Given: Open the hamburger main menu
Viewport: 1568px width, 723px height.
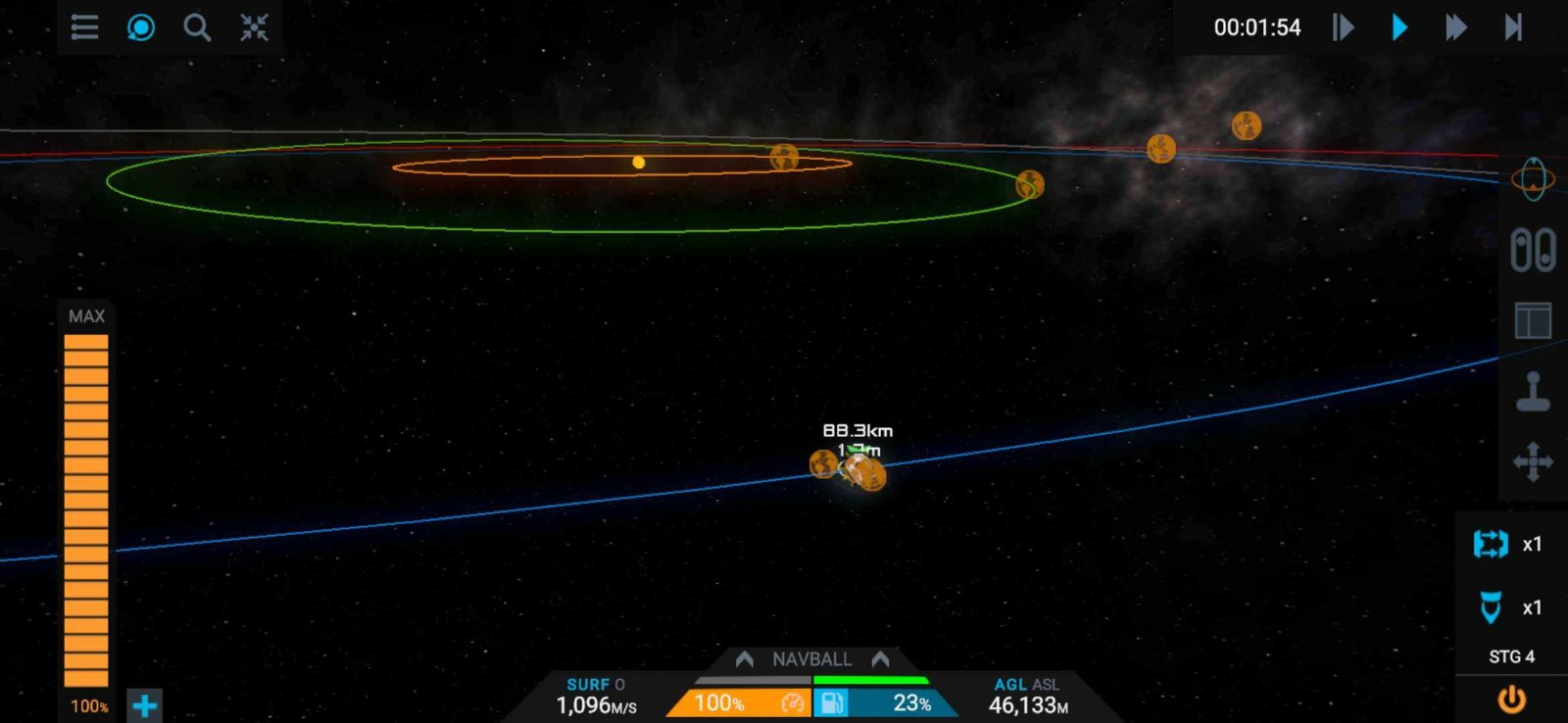Looking at the screenshot, I should click(x=84, y=27).
